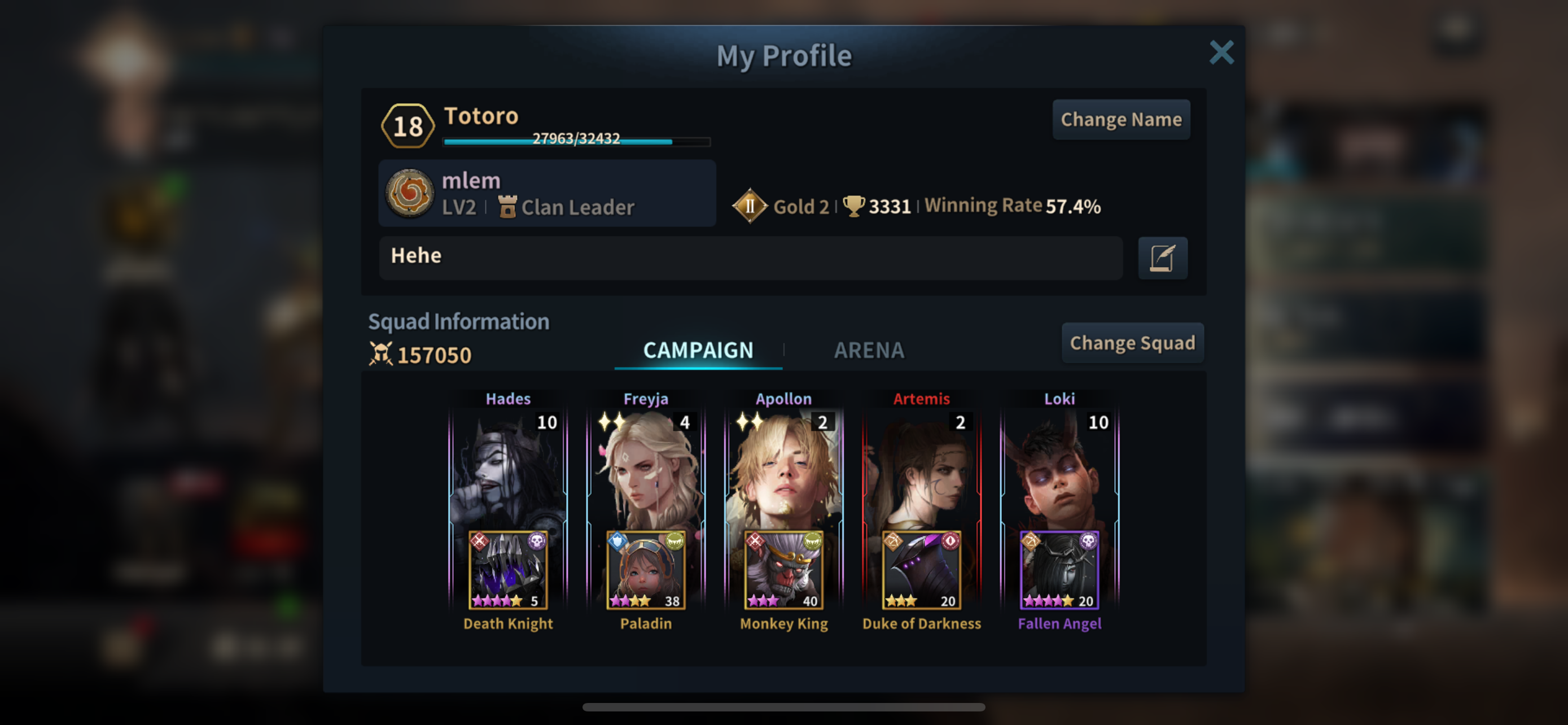The width and height of the screenshot is (1568, 725).
Task: Tap the Fallen Angel unit icon
Action: coord(1059,570)
